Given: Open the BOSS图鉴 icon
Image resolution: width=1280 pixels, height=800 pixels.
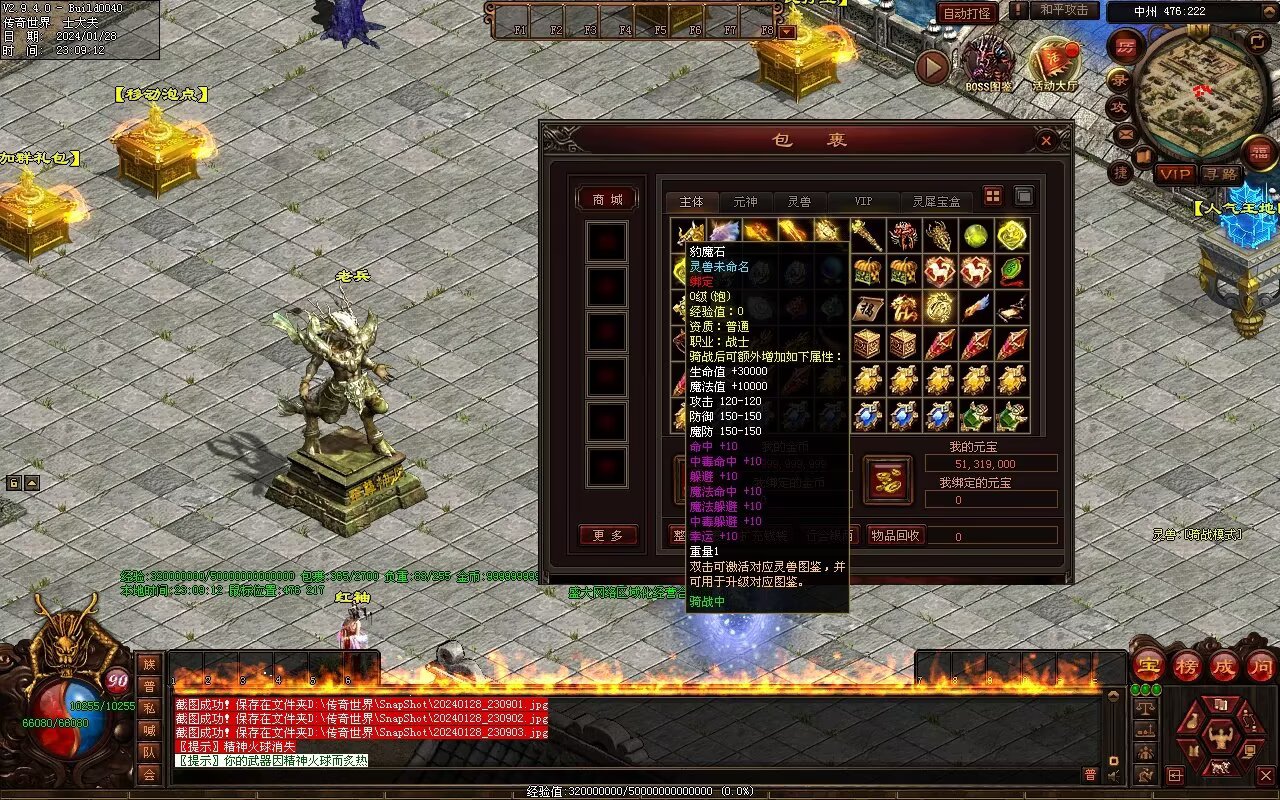Looking at the screenshot, I should [x=989, y=64].
